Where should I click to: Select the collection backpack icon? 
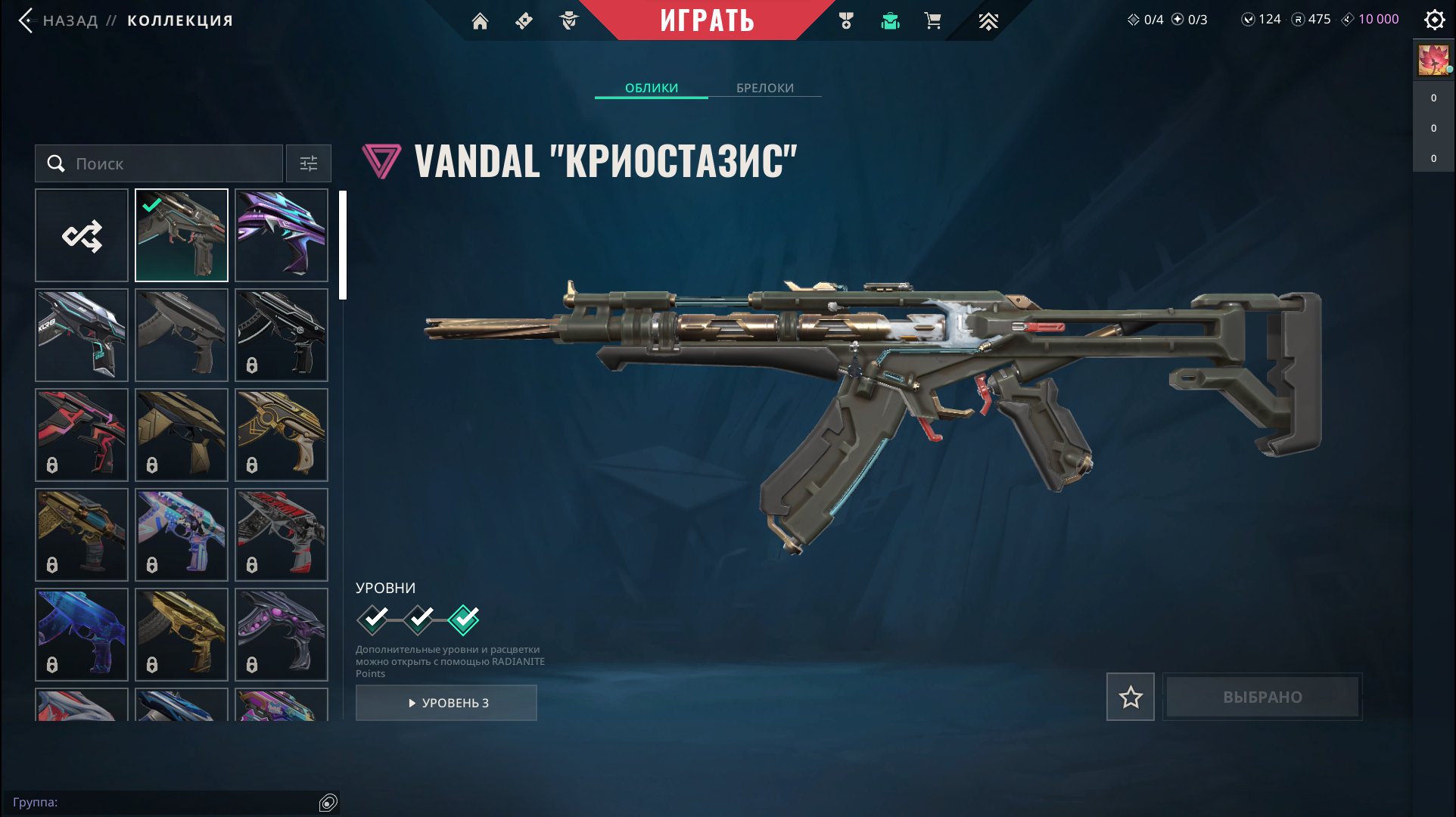point(891,21)
